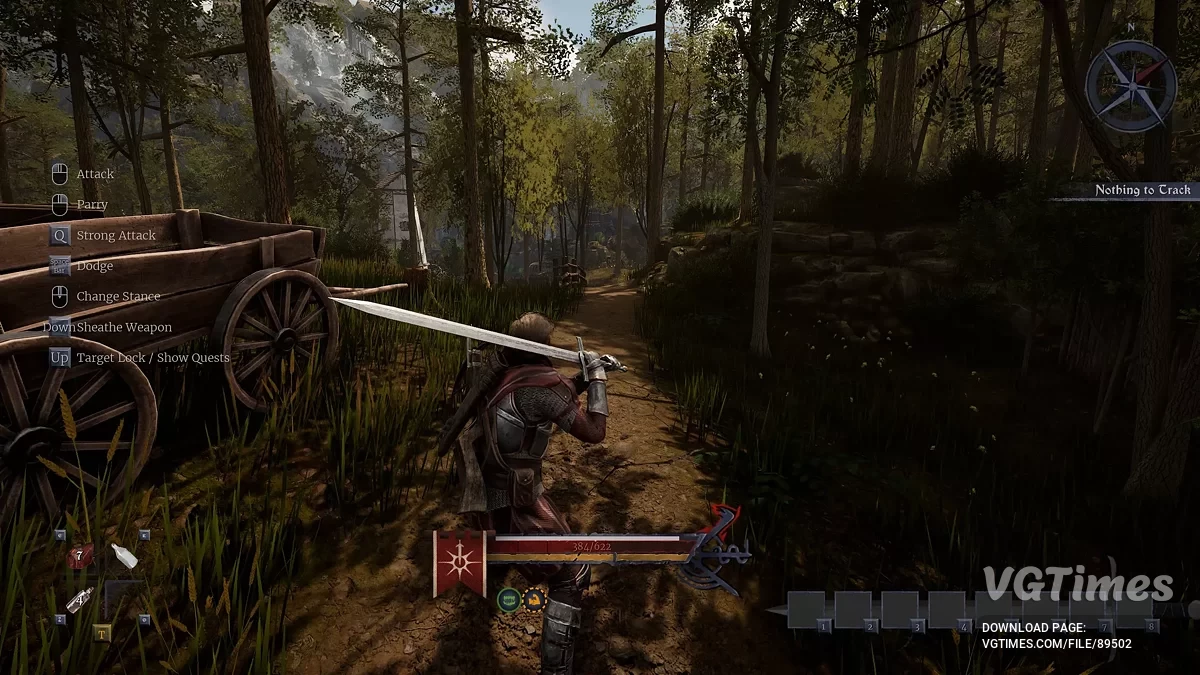This screenshot has height=675, width=1200.
Task: Inspect the orange flexed-arm buff icon
Action: (534, 600)
